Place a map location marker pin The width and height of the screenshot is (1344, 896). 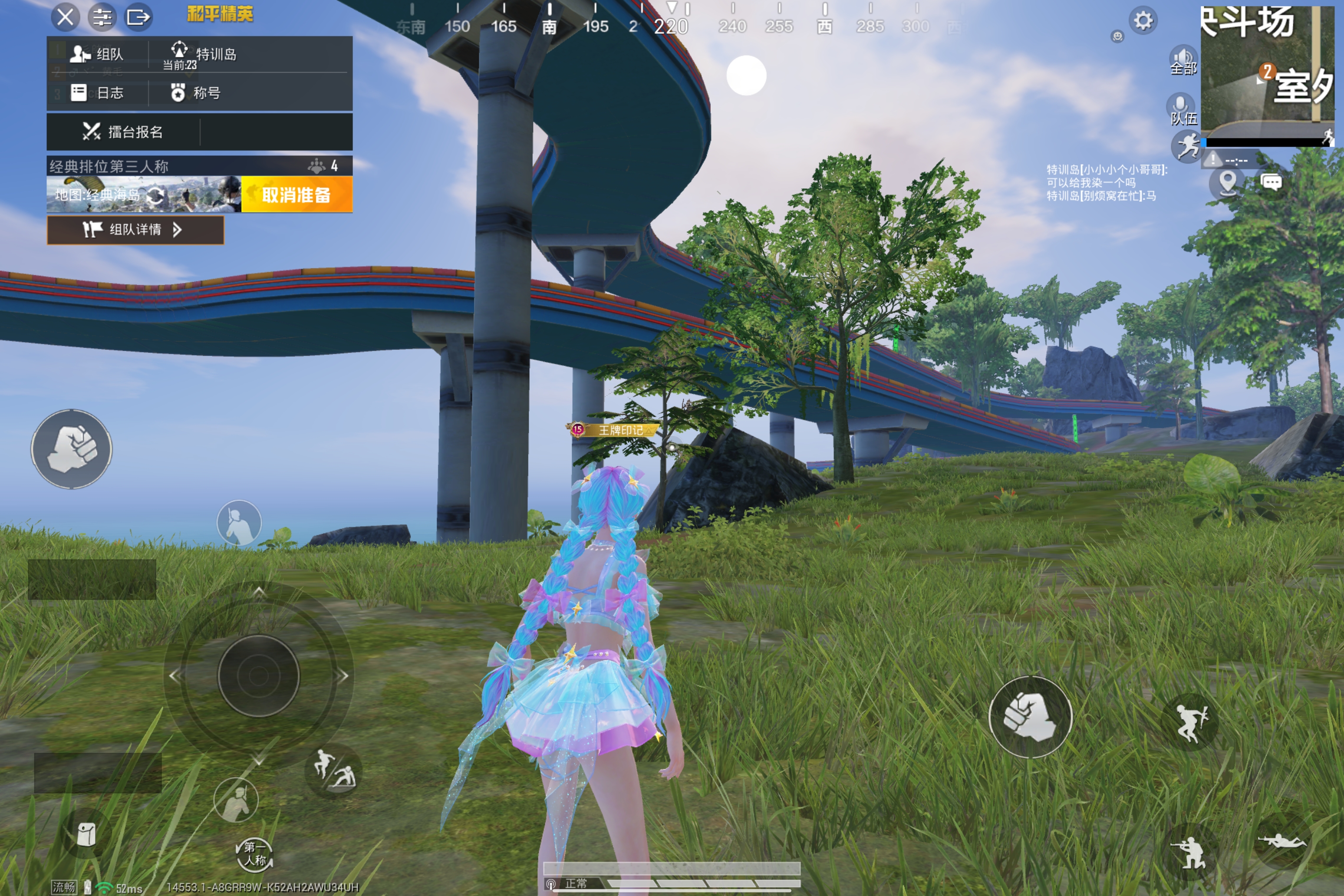1227,183
